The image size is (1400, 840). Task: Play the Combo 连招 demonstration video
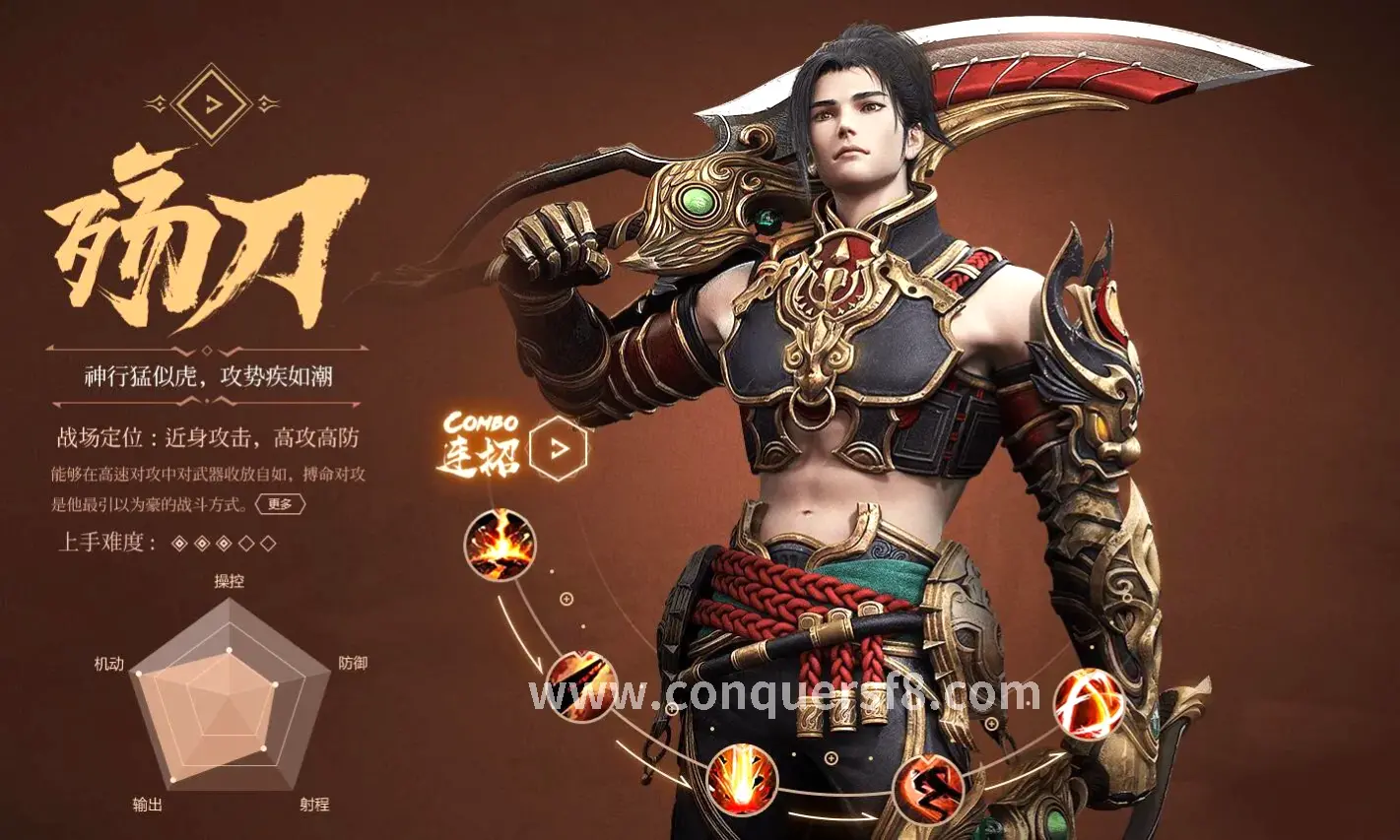[x=558, y=448]
